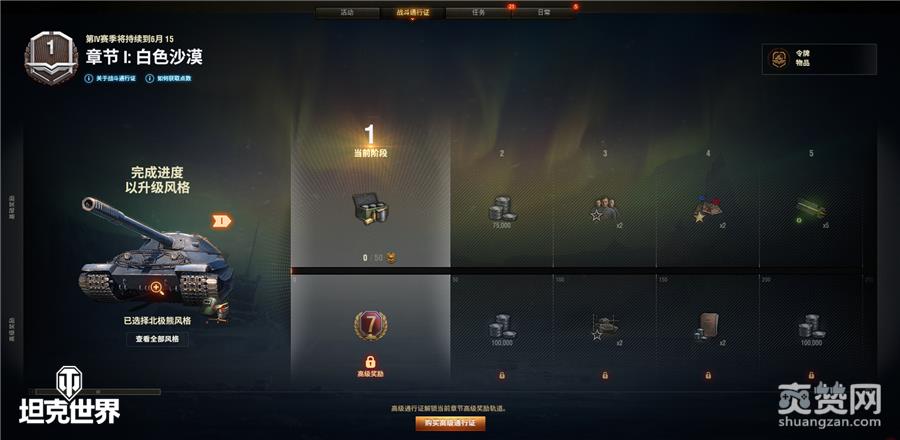Image resolution: width=900 pixels, height=440 pixels.
Task: Select the stage 3 crew reward
Action: (x=604, y=208)
